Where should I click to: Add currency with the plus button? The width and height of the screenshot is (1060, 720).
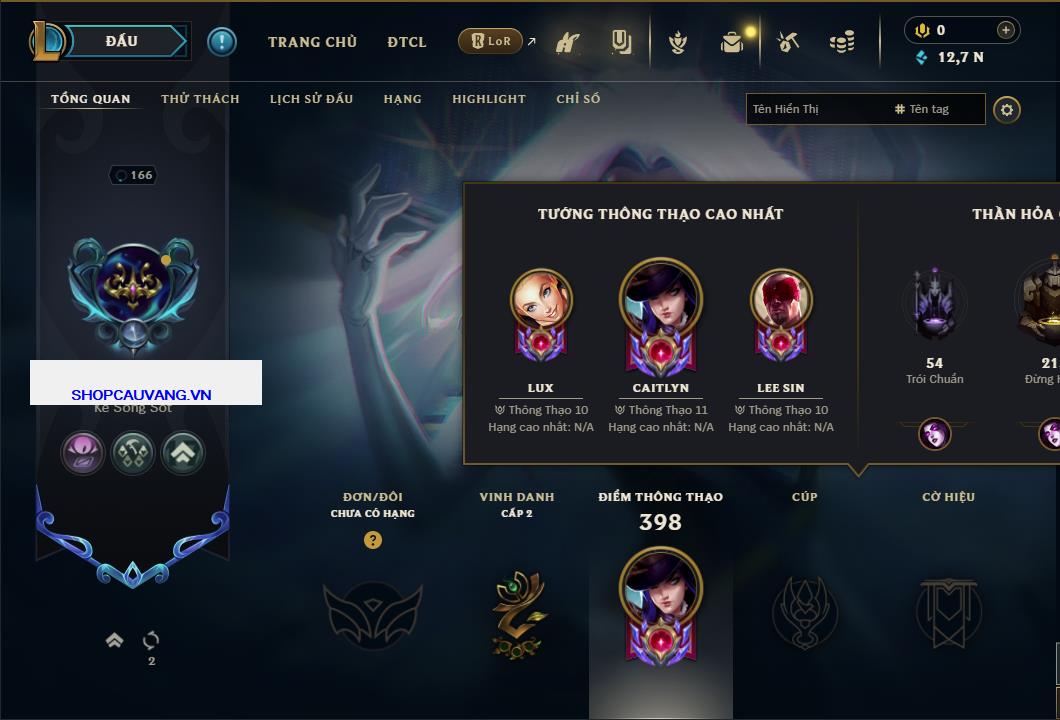click(1005, 30)
